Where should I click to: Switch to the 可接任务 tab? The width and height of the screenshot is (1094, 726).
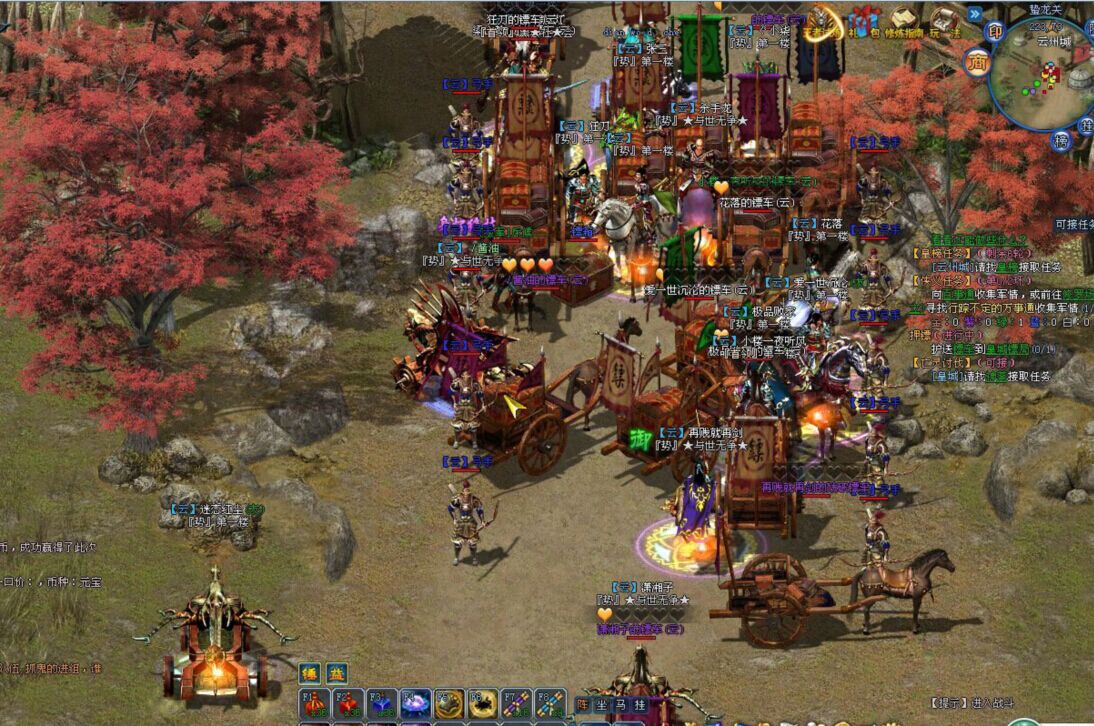1073,225
